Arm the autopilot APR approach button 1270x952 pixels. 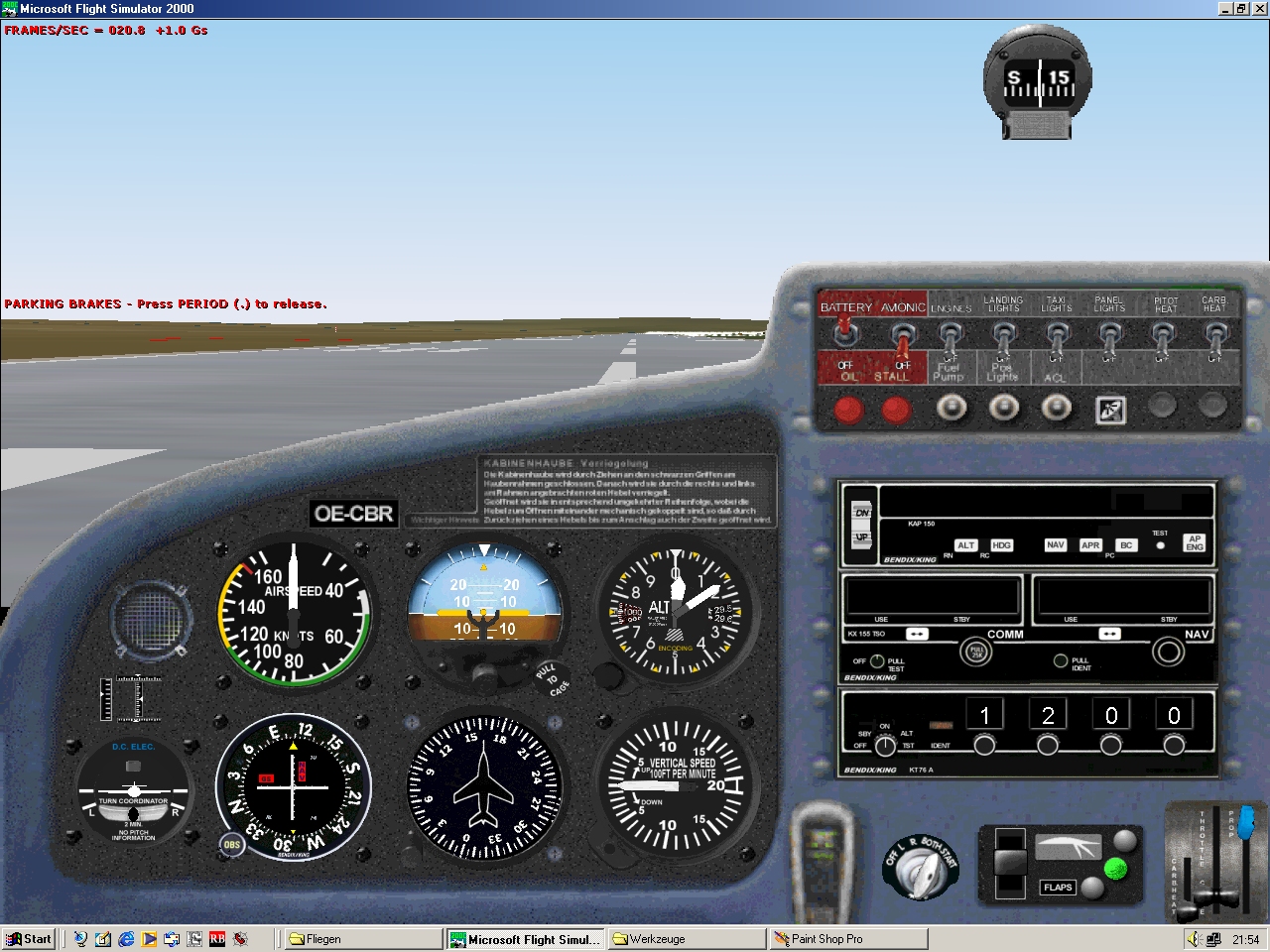[1090, 545]
